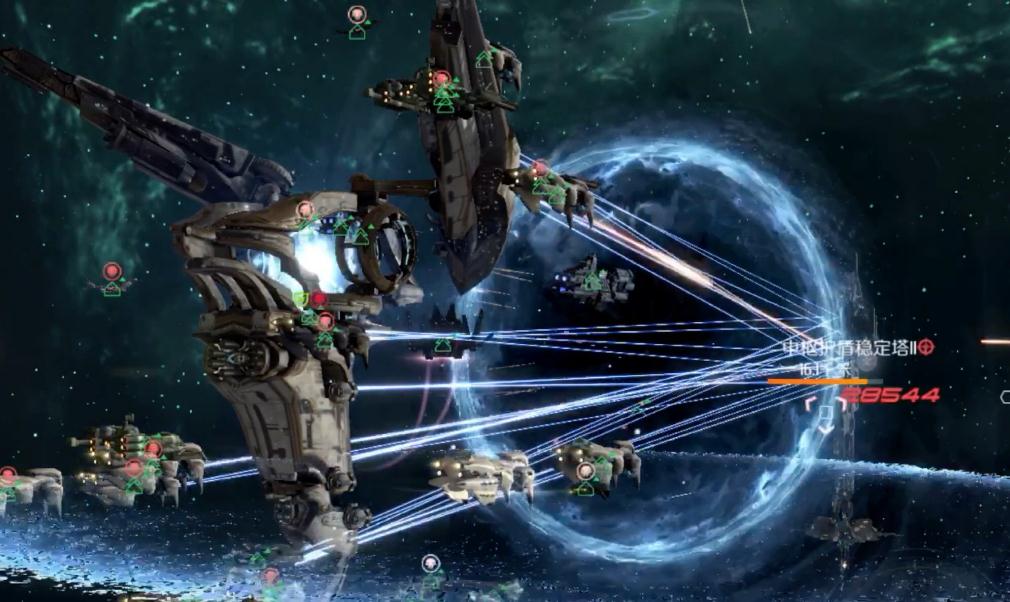The image size is (1010, 602).
Task: Click the red crosshair icon beside the target name
Action: [926, 348]
